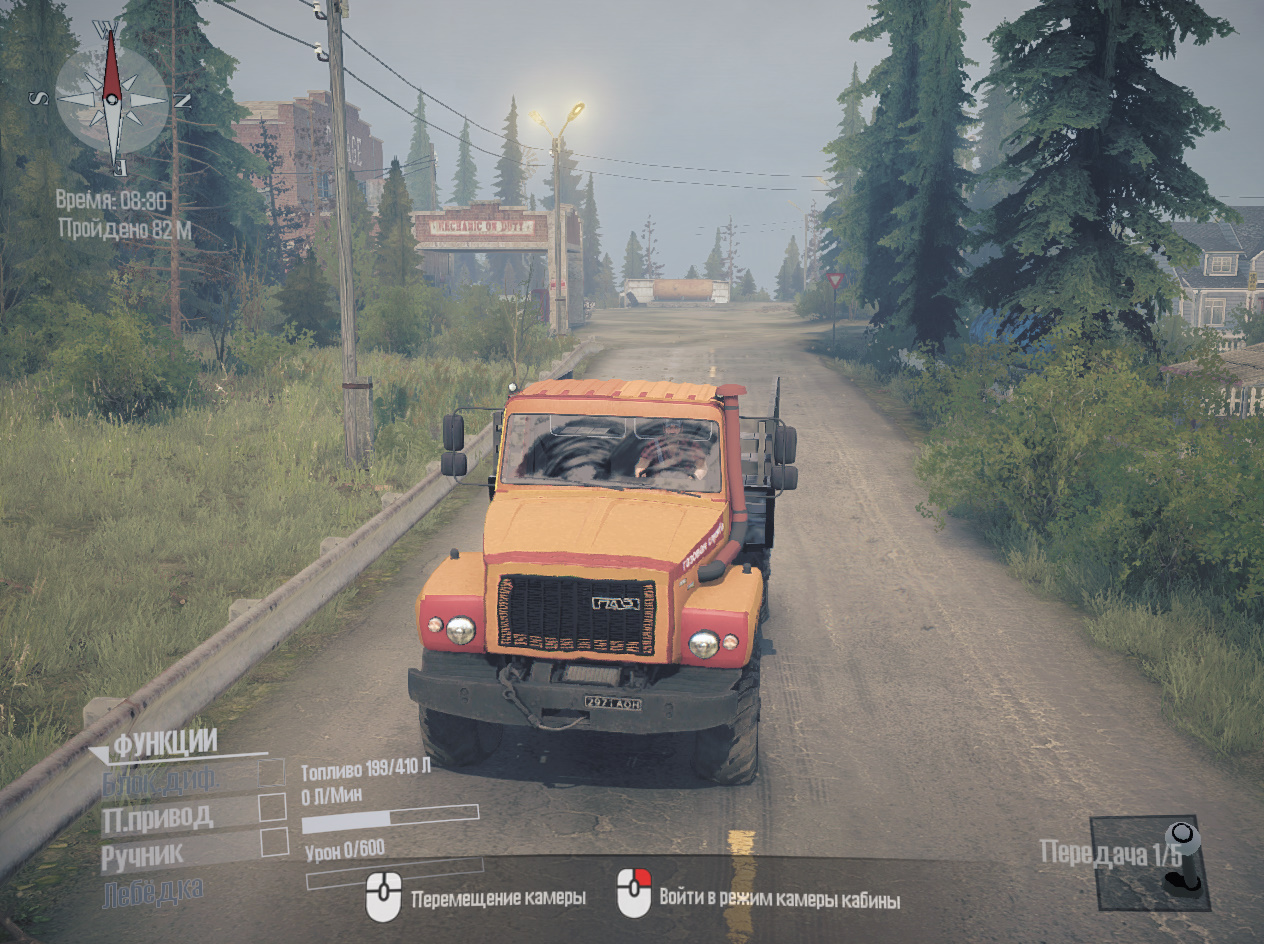Open the ФУНКЦИИ functions menu header
The image size is (1264, 944).
coord(165,743)
